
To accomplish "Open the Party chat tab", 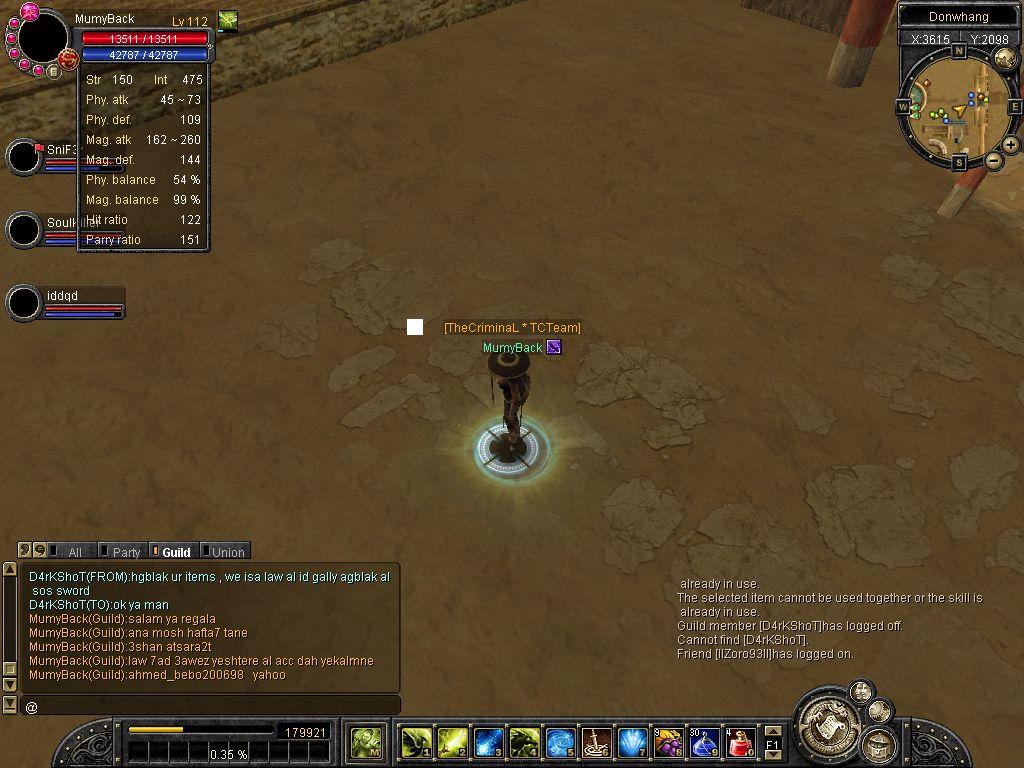I will pyautogui.click(x=120, y=552).
